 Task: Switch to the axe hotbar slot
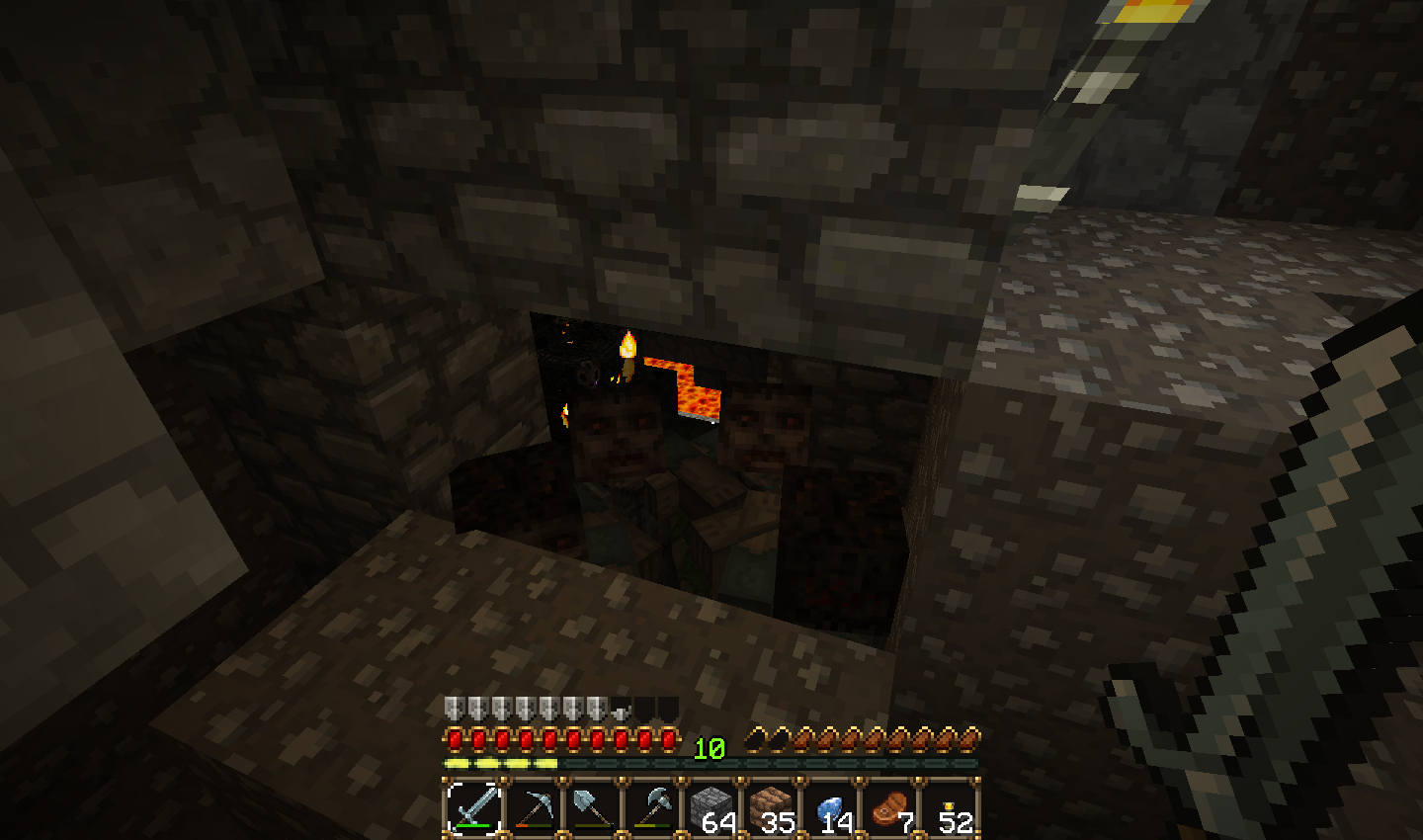click(x=652, y=807)
